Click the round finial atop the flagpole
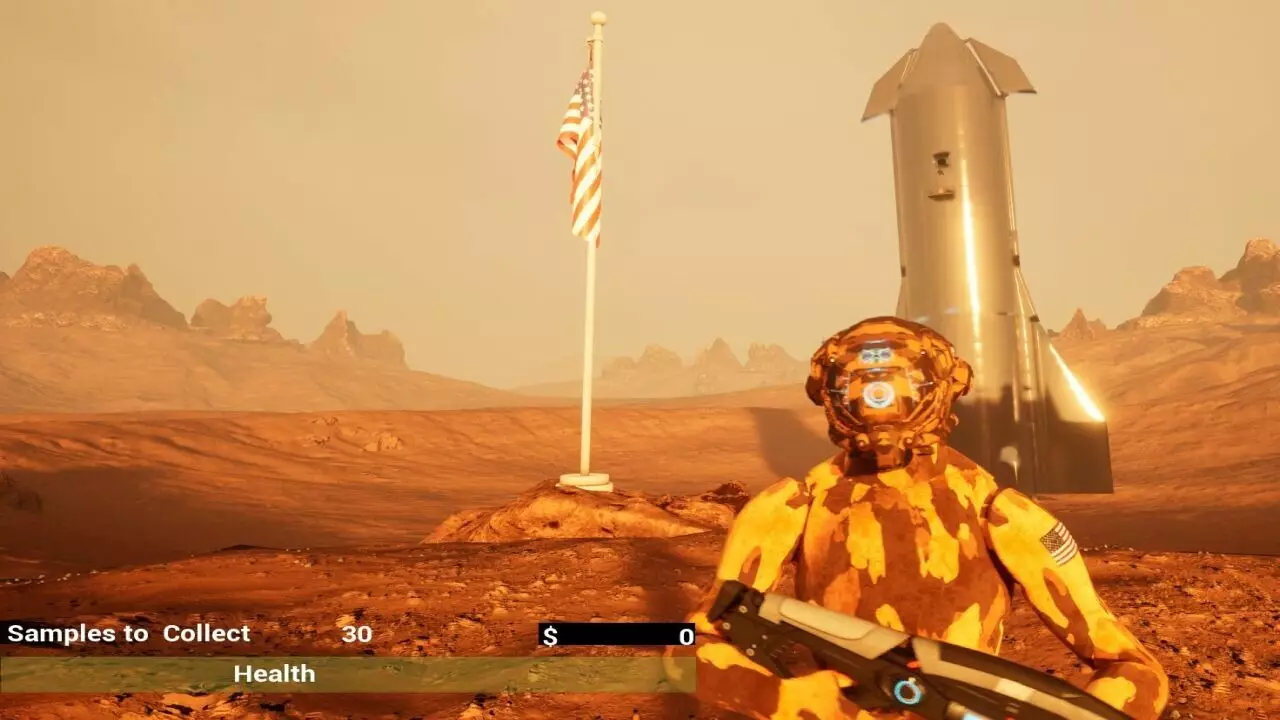Screen dimensions: 1280x720 pyautogui.click(x=598, y=17)
